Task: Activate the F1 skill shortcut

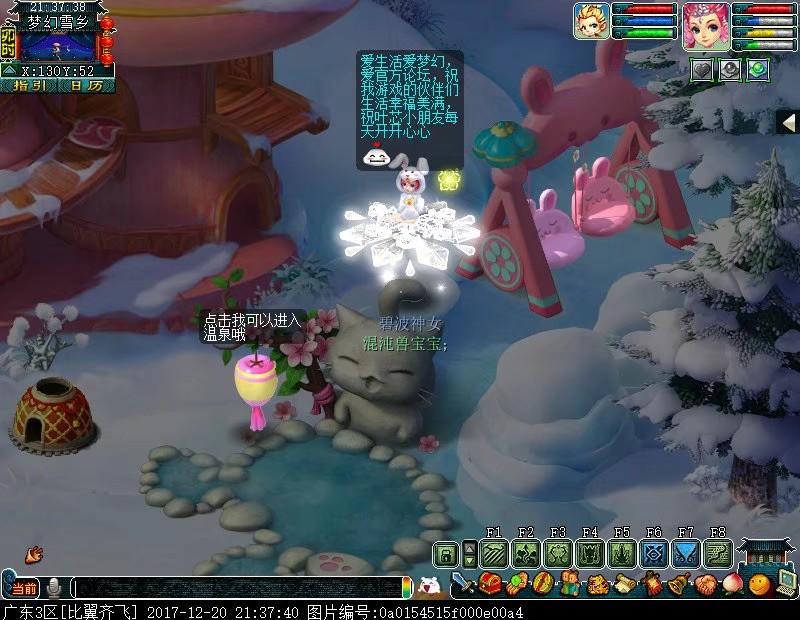Action: pyautogui.click(x=494, y=553)
